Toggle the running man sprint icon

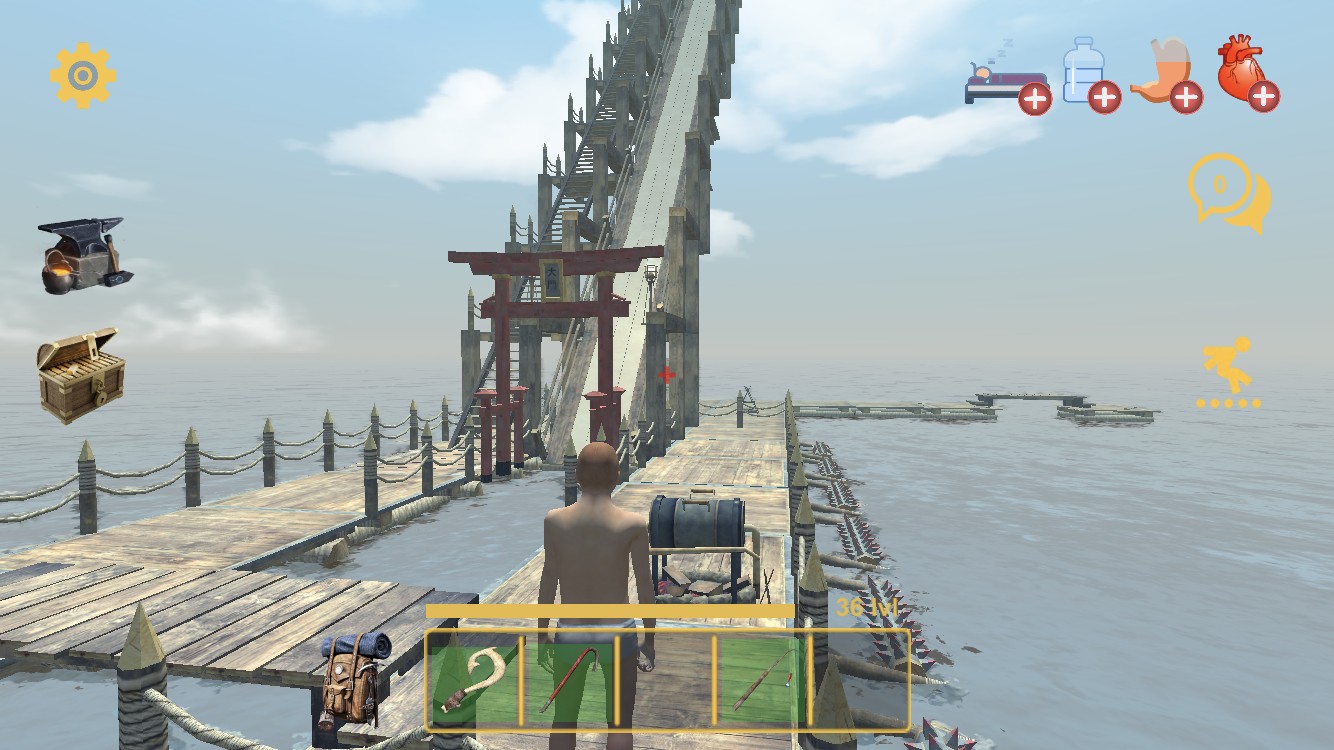(1228, 370)
